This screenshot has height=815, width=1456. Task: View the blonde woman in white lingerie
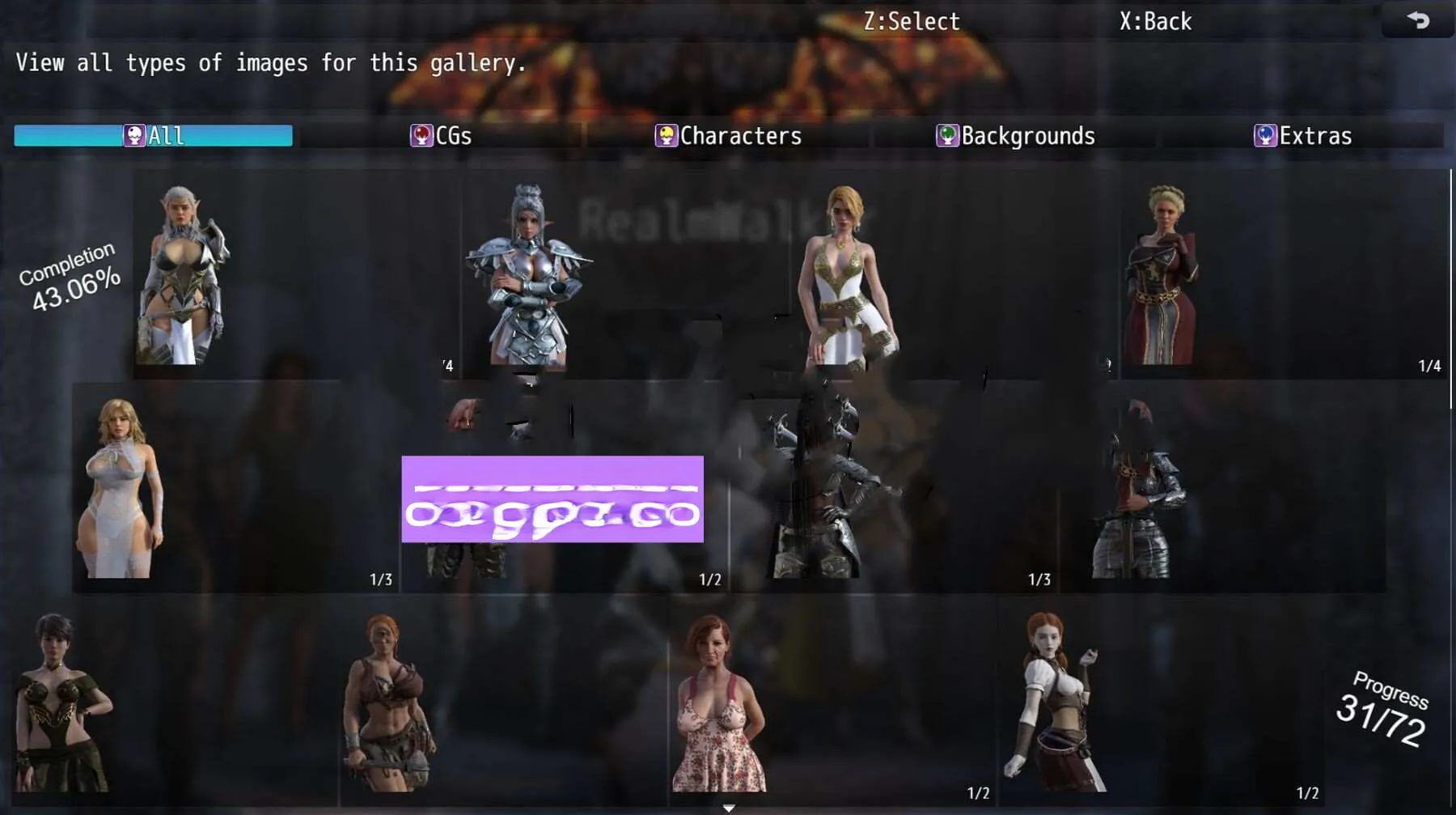(121, 487)
